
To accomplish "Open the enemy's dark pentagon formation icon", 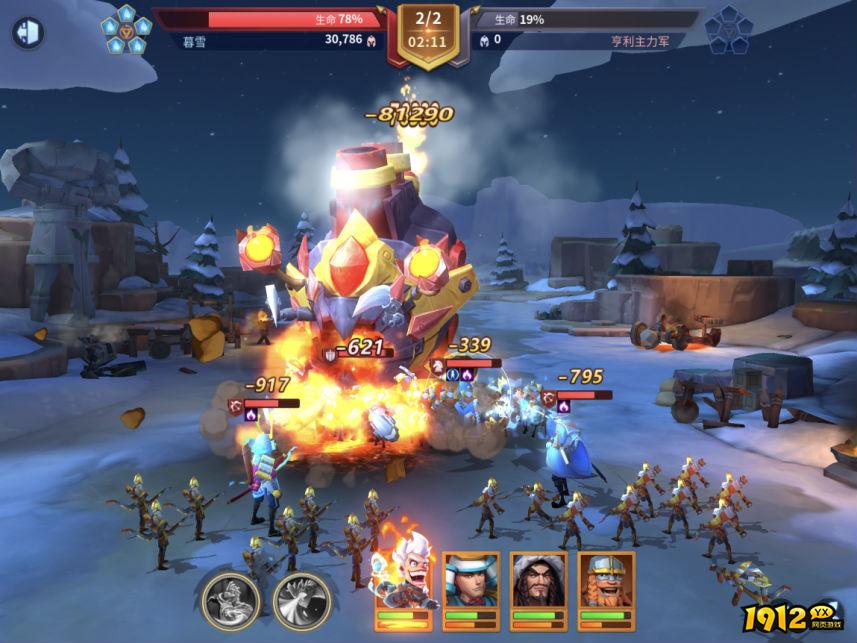I will point(728,30).
